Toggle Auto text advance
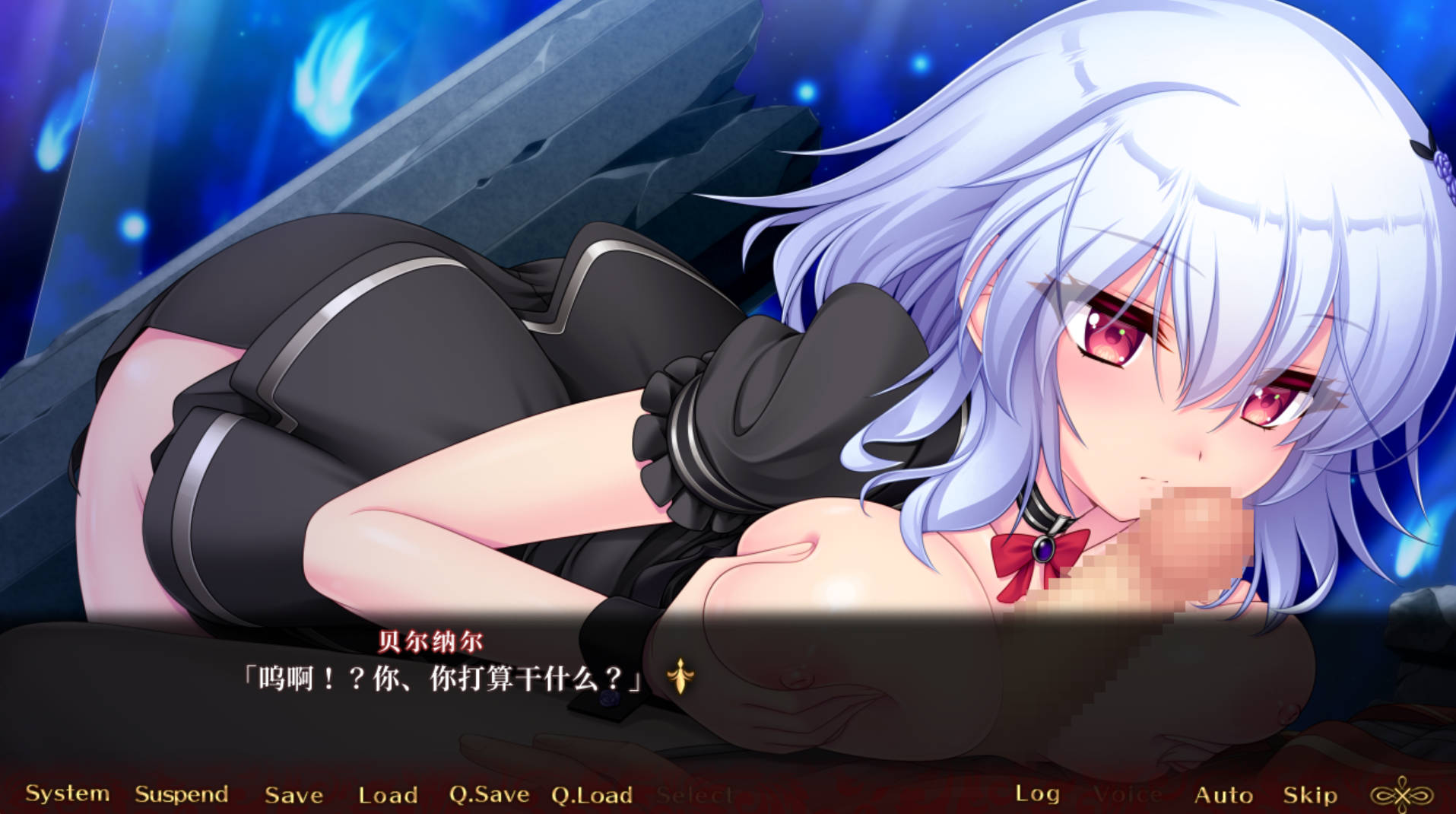This screenshot has height=814, width=1456. [x=1223, y=795]
